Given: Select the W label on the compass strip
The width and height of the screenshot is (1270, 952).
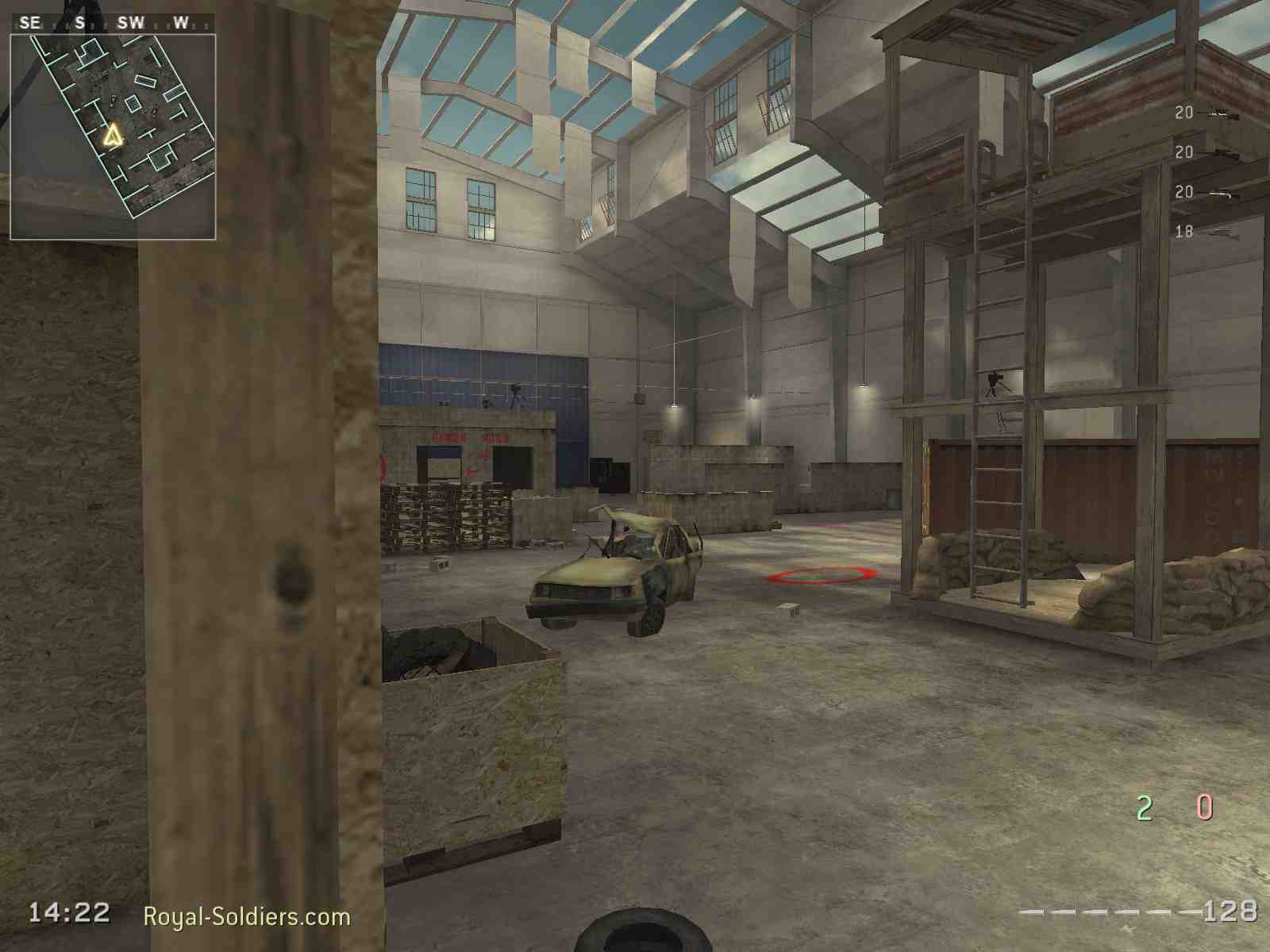Looking at the screenshot, I should pos(181,22).
